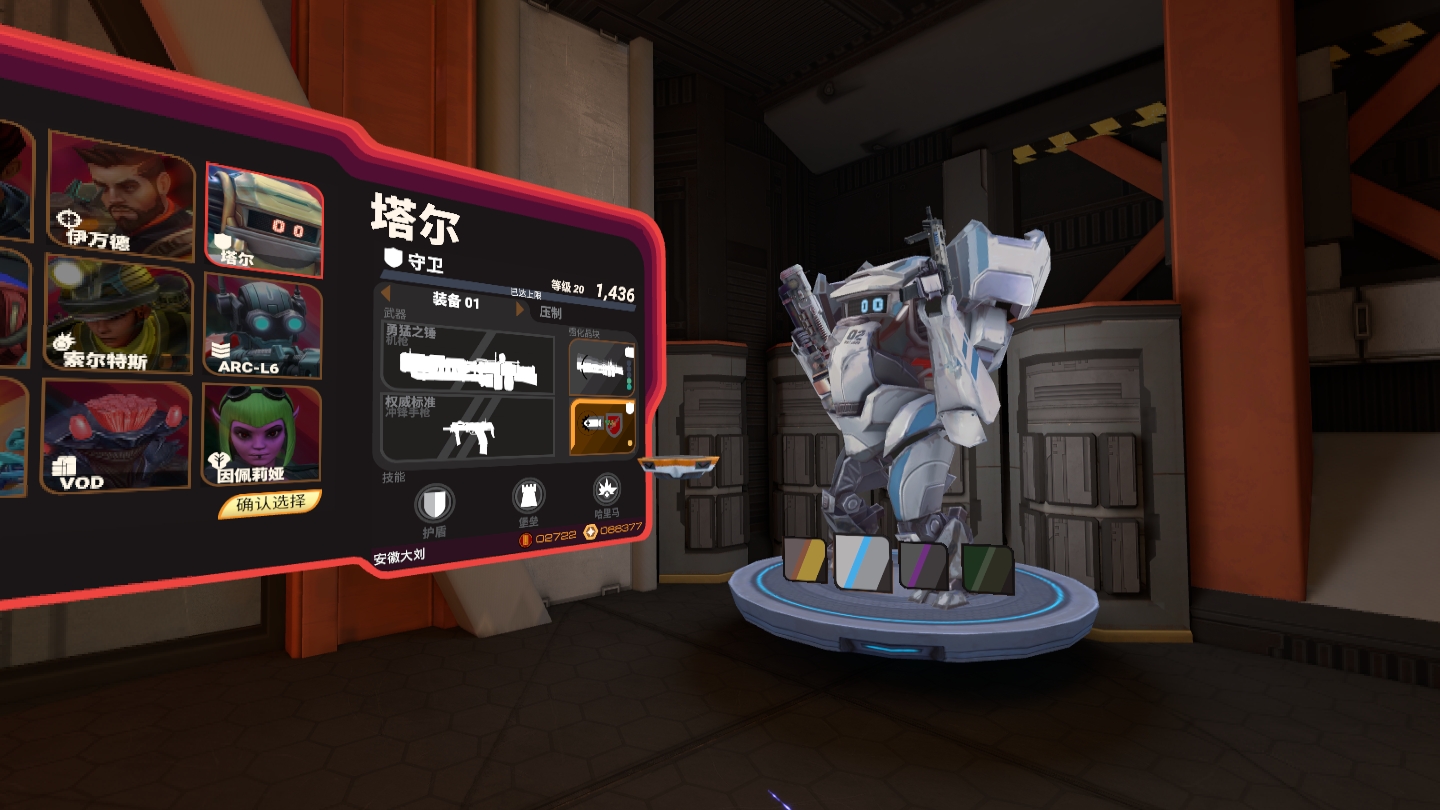View the 堡垒 fortress skill

click(528, 497)
